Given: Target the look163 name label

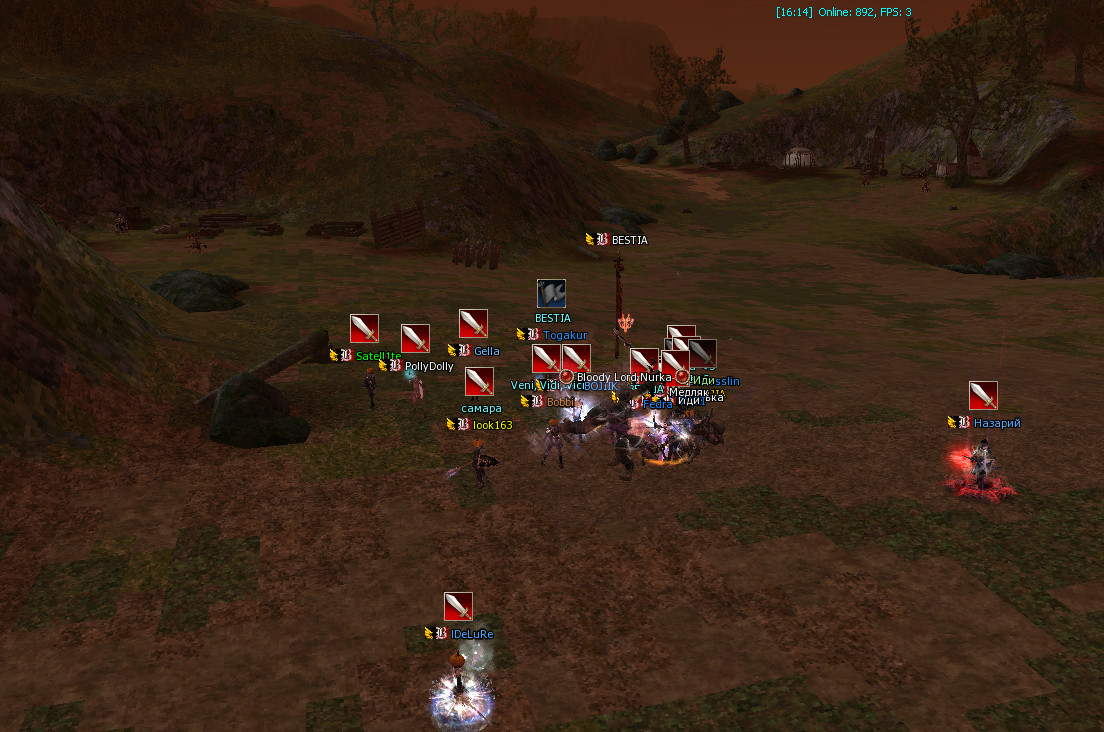Looking at the screenshot, I should pyautogui.click(x=492, y=425).
